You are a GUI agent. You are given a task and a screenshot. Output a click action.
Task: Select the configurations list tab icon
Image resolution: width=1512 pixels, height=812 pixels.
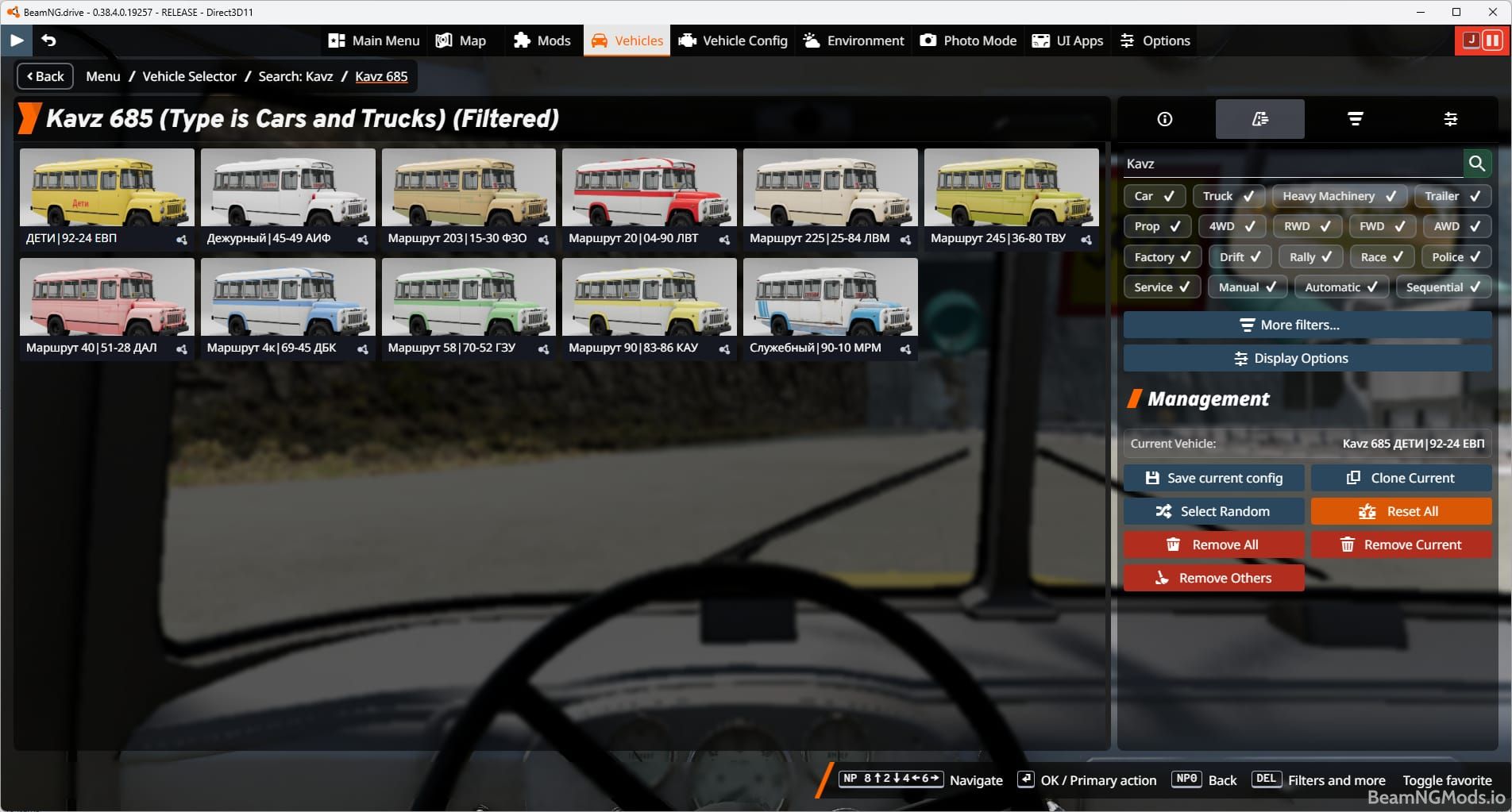click(x=1259, y=119)
